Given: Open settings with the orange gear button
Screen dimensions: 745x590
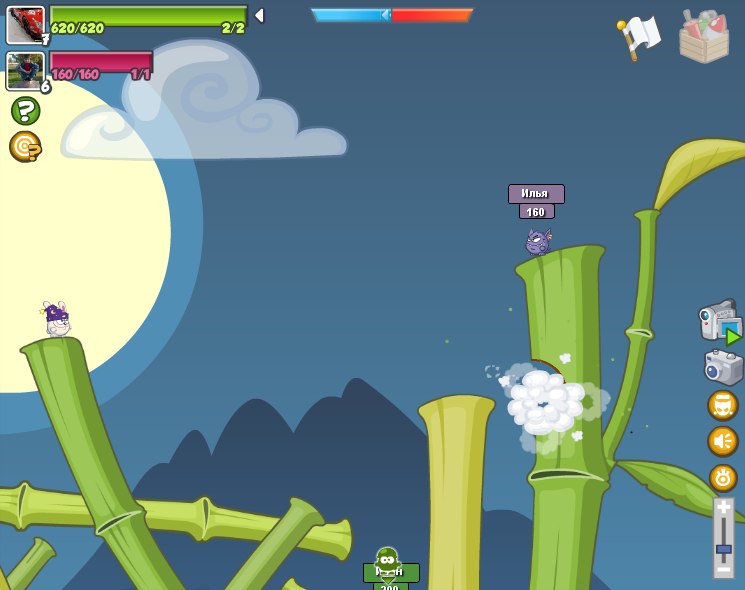Looking at the screenshot, I should [x=723, y=477].
